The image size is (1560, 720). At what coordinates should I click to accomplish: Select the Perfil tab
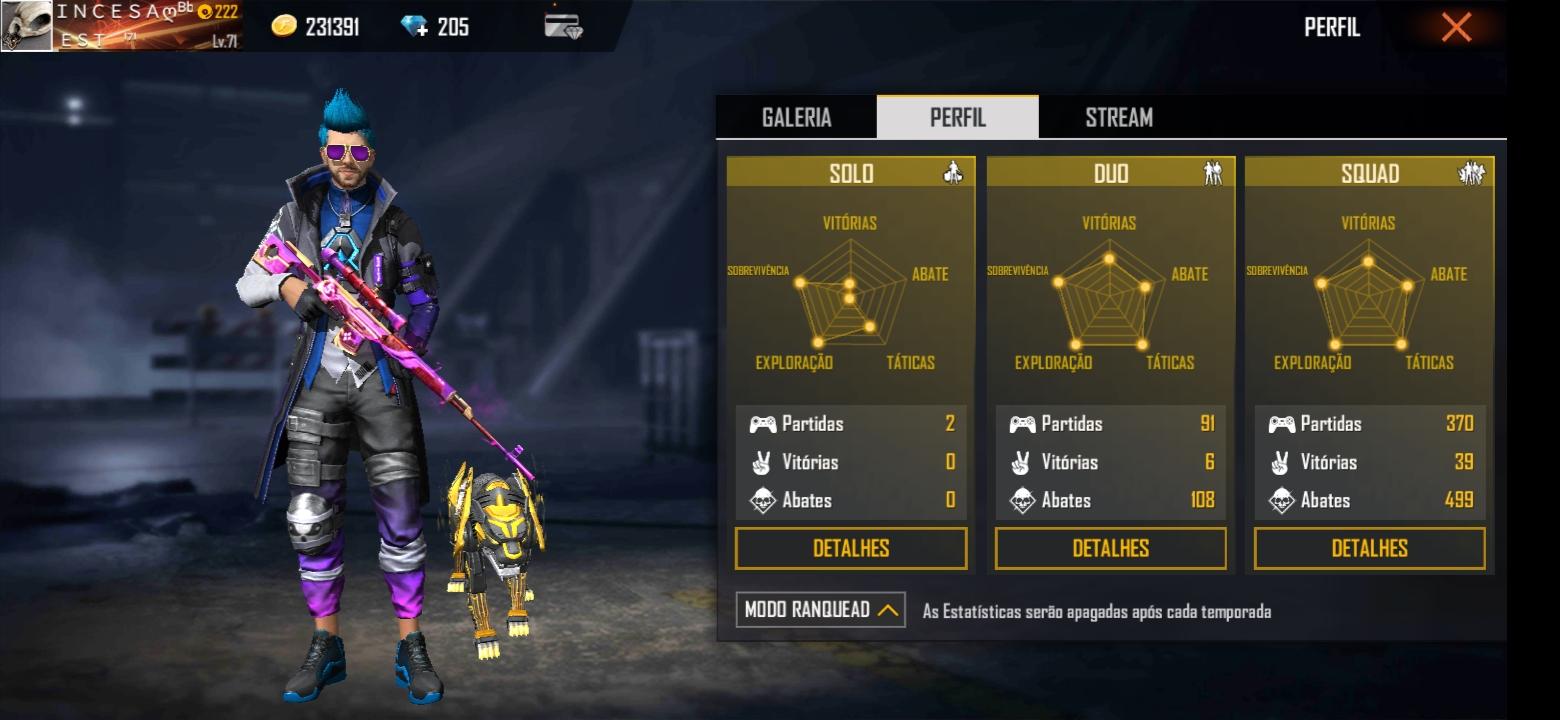(x=957, y=118)
